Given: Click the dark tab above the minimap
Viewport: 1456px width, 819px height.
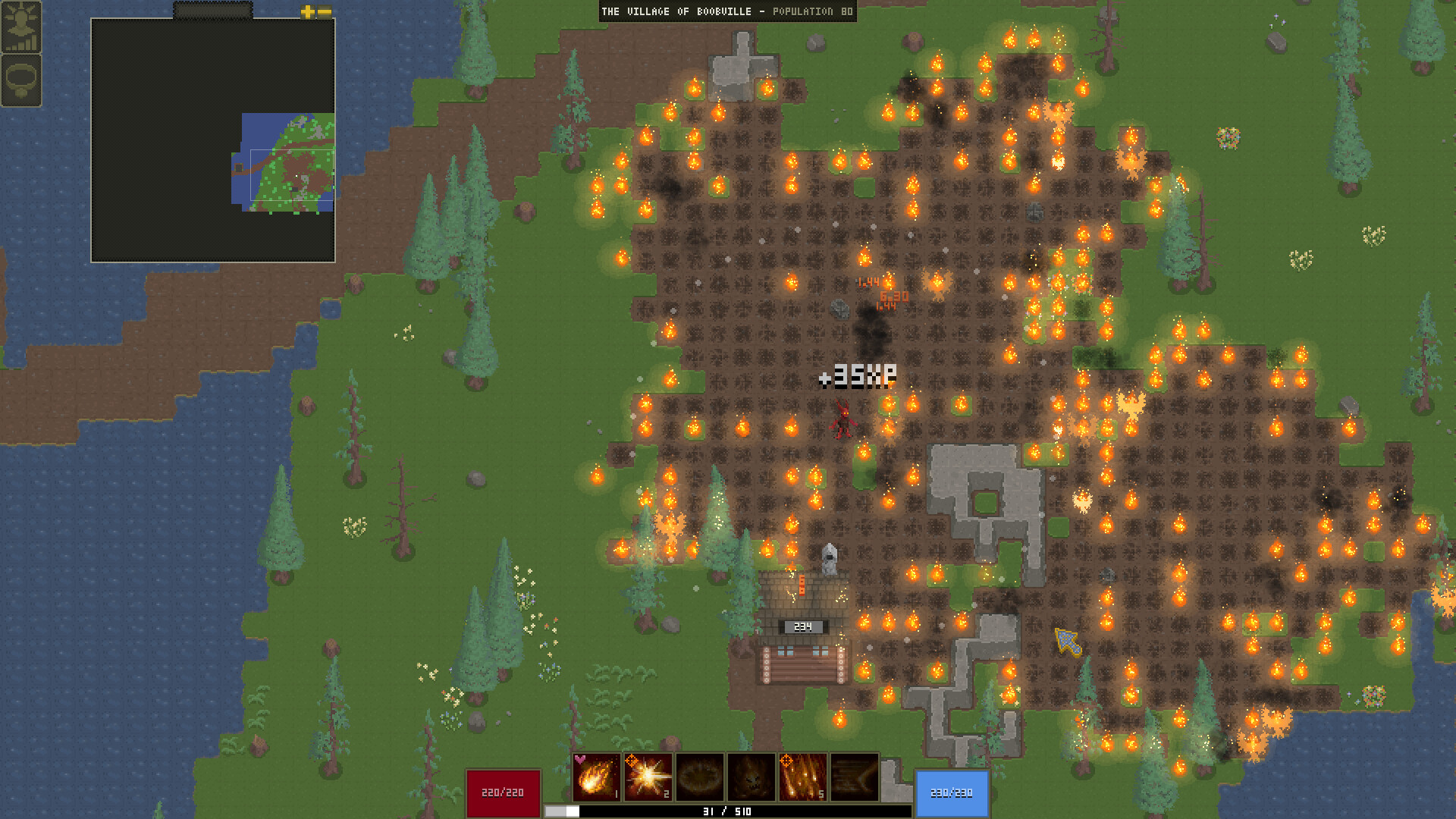Looking at the screenshot, I should (212, 11).
